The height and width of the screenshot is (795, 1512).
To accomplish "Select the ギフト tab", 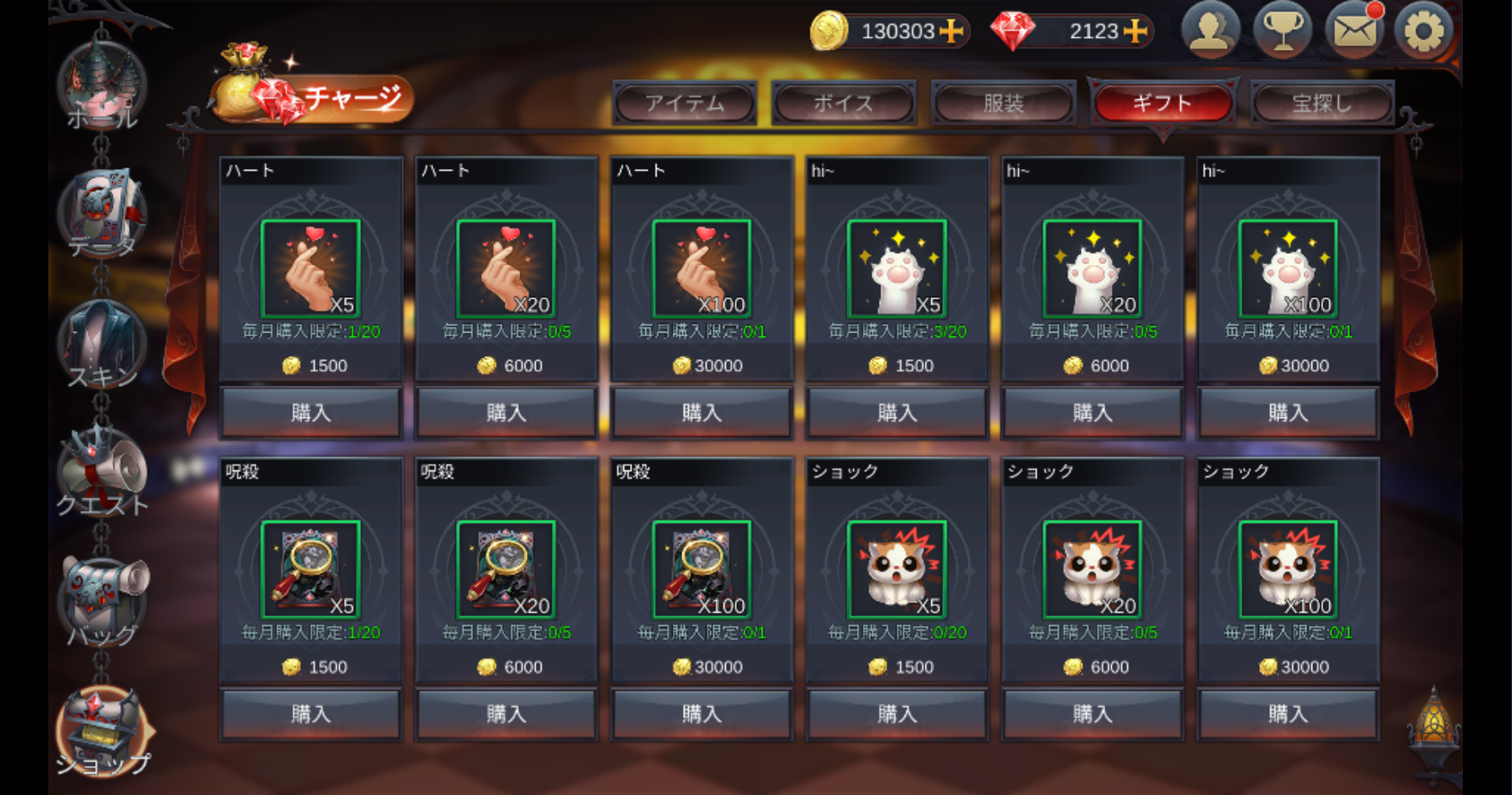I will 1162,103.
